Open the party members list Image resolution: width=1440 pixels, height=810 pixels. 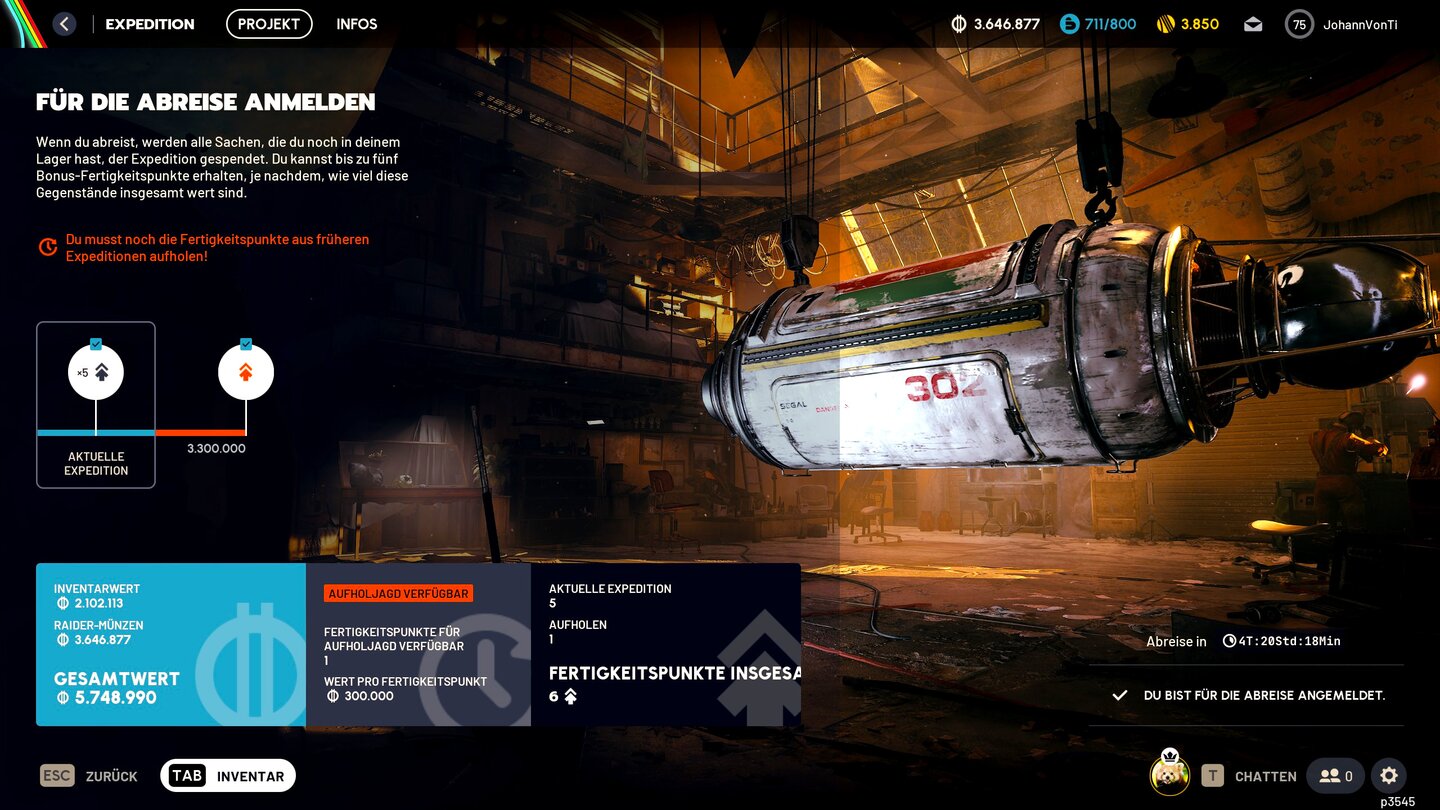[x=1335, y=776]
